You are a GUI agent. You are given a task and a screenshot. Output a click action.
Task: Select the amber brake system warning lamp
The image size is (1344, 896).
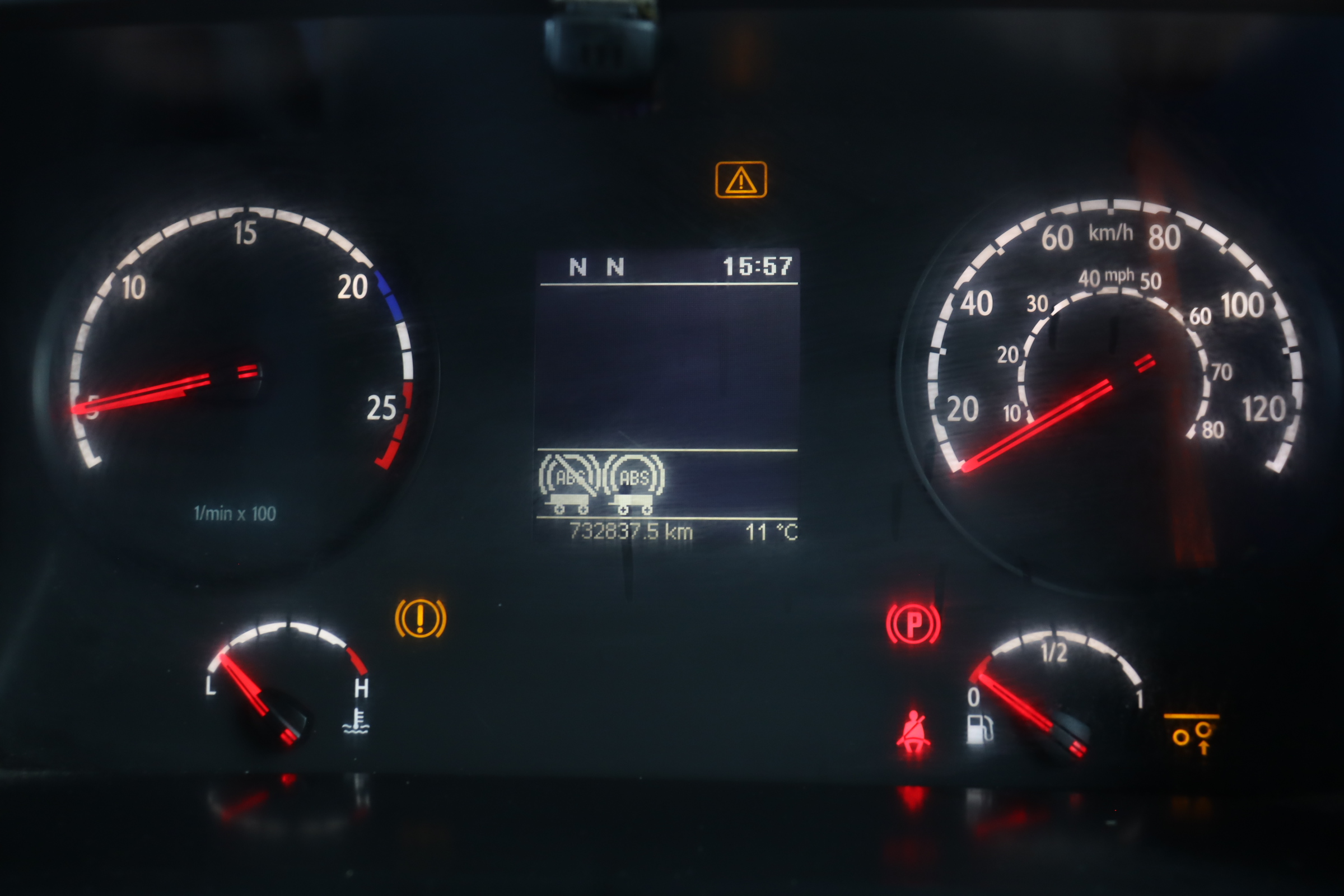(421, 618)
